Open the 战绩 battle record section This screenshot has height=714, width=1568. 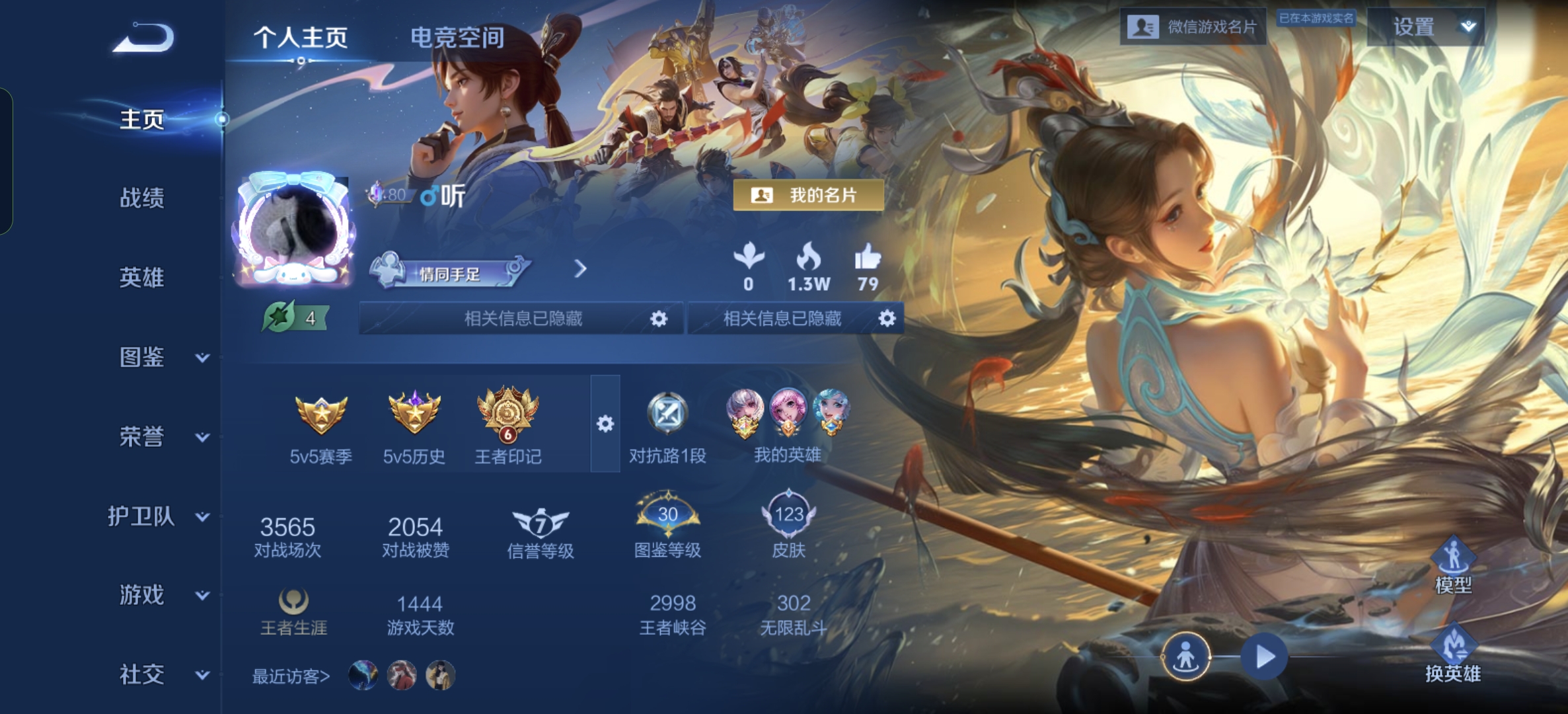[x=141, y=198]
